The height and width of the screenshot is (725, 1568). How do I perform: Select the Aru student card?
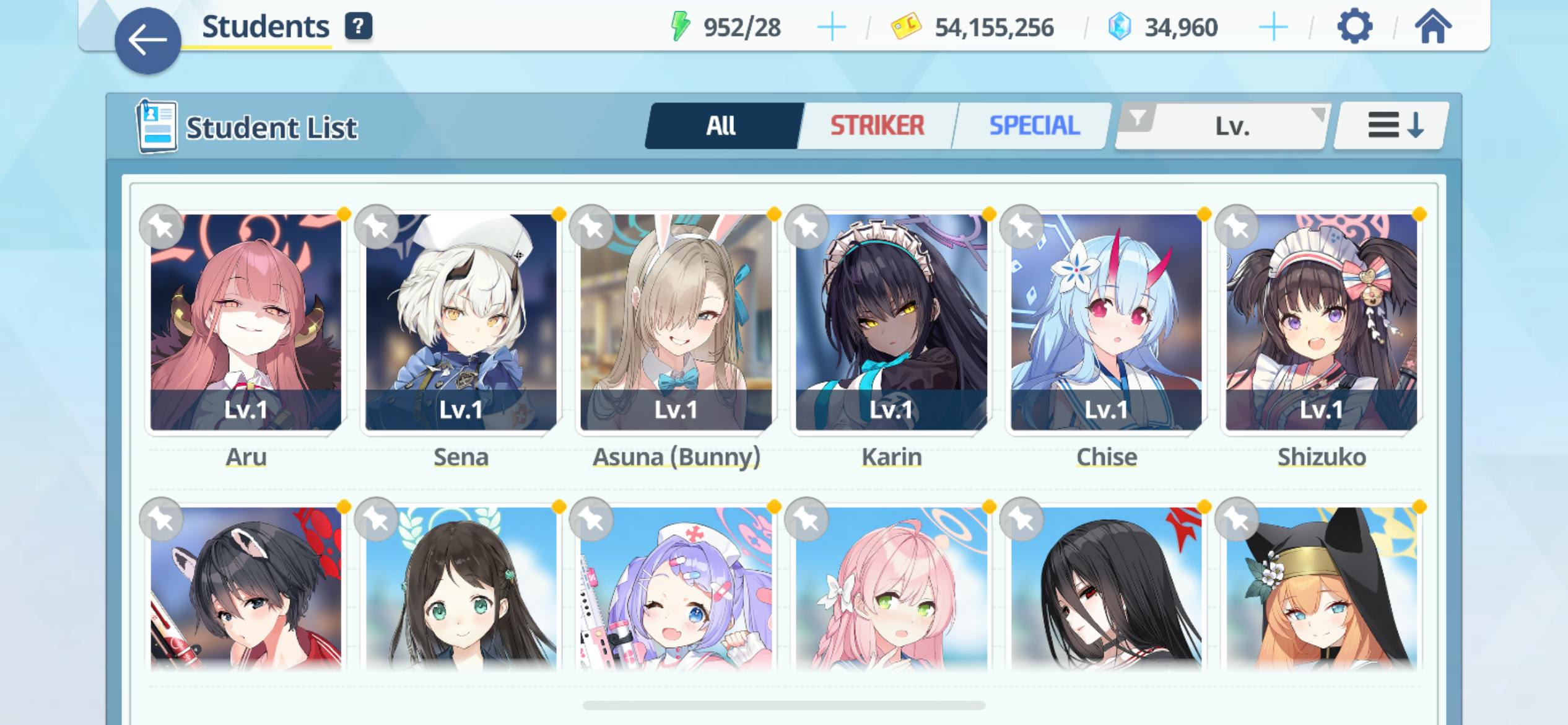point(246,322)
